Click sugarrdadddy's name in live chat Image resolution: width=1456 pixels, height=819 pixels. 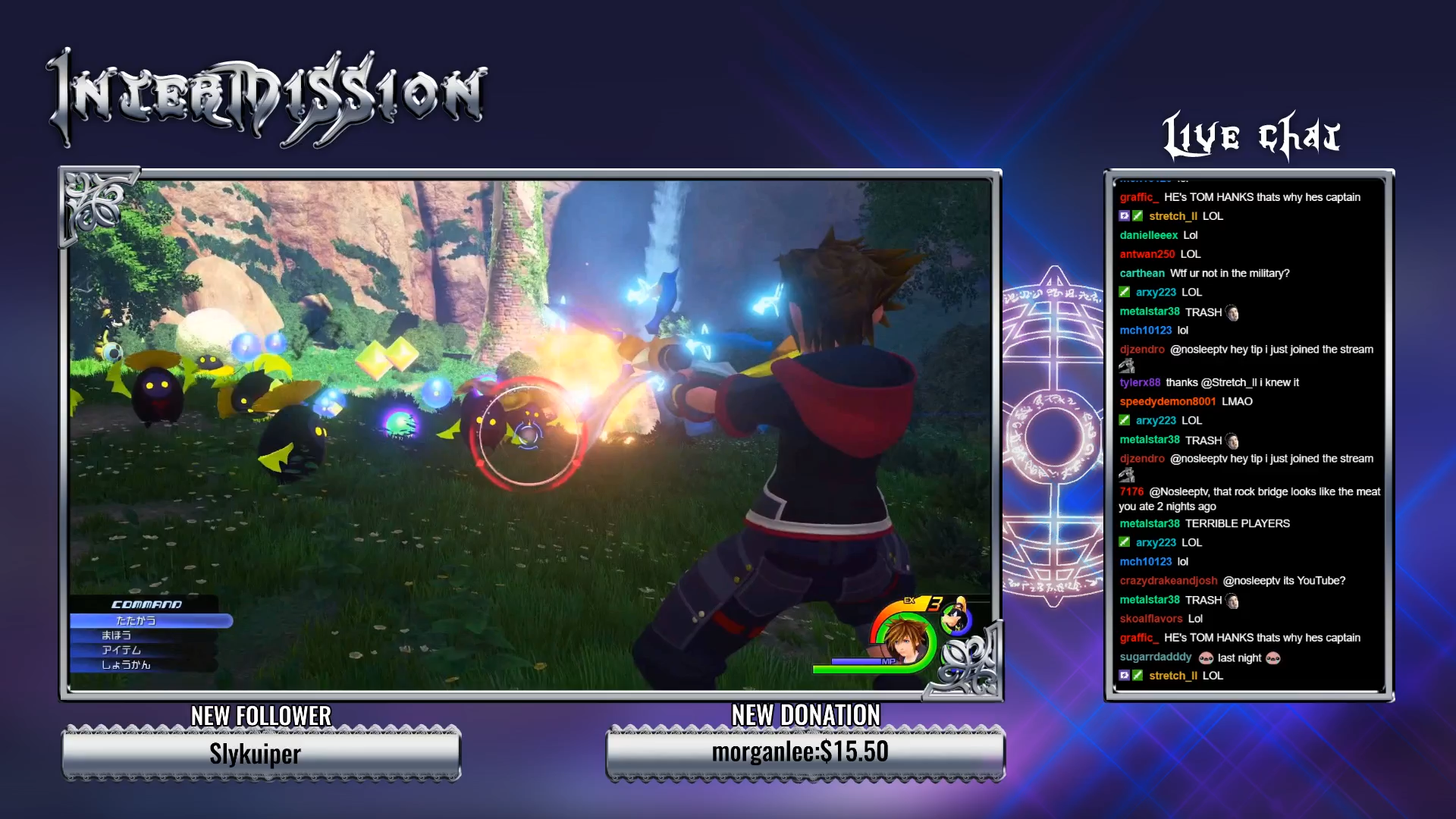pyautogui.click(x=1155, y=657)
